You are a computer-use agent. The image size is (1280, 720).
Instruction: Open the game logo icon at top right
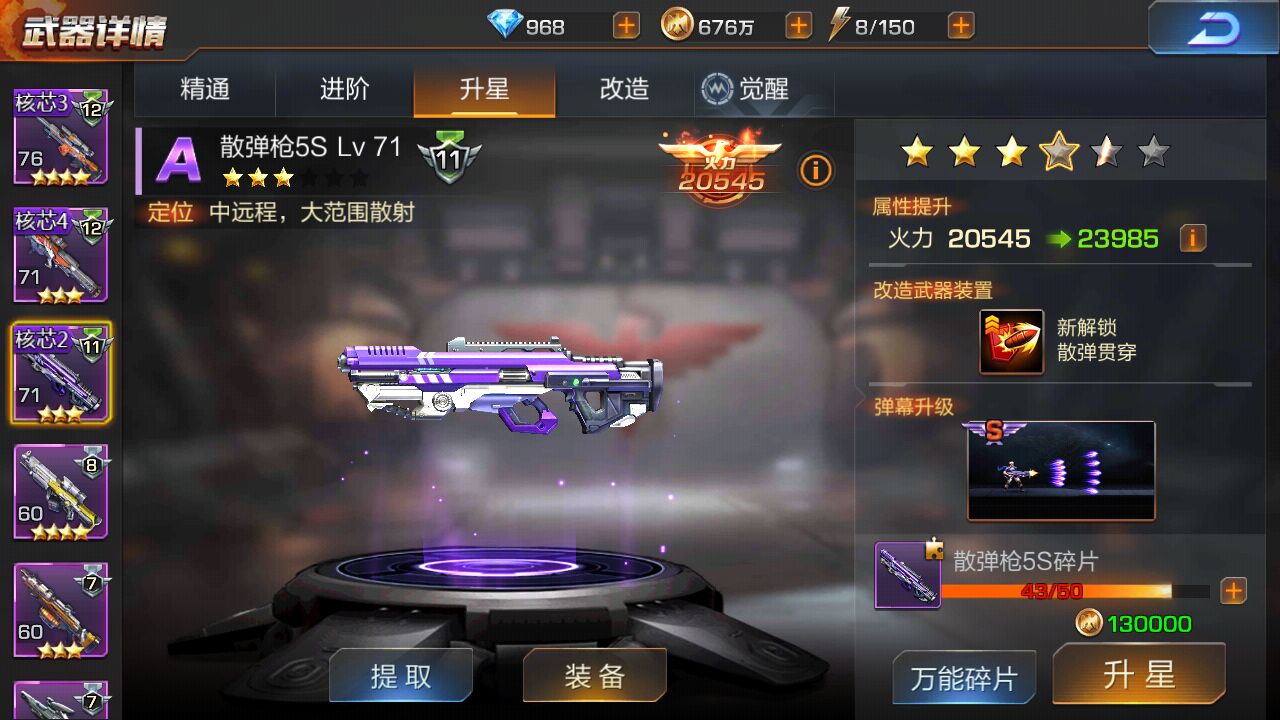pyautogui.click(x=1213, y=26)
